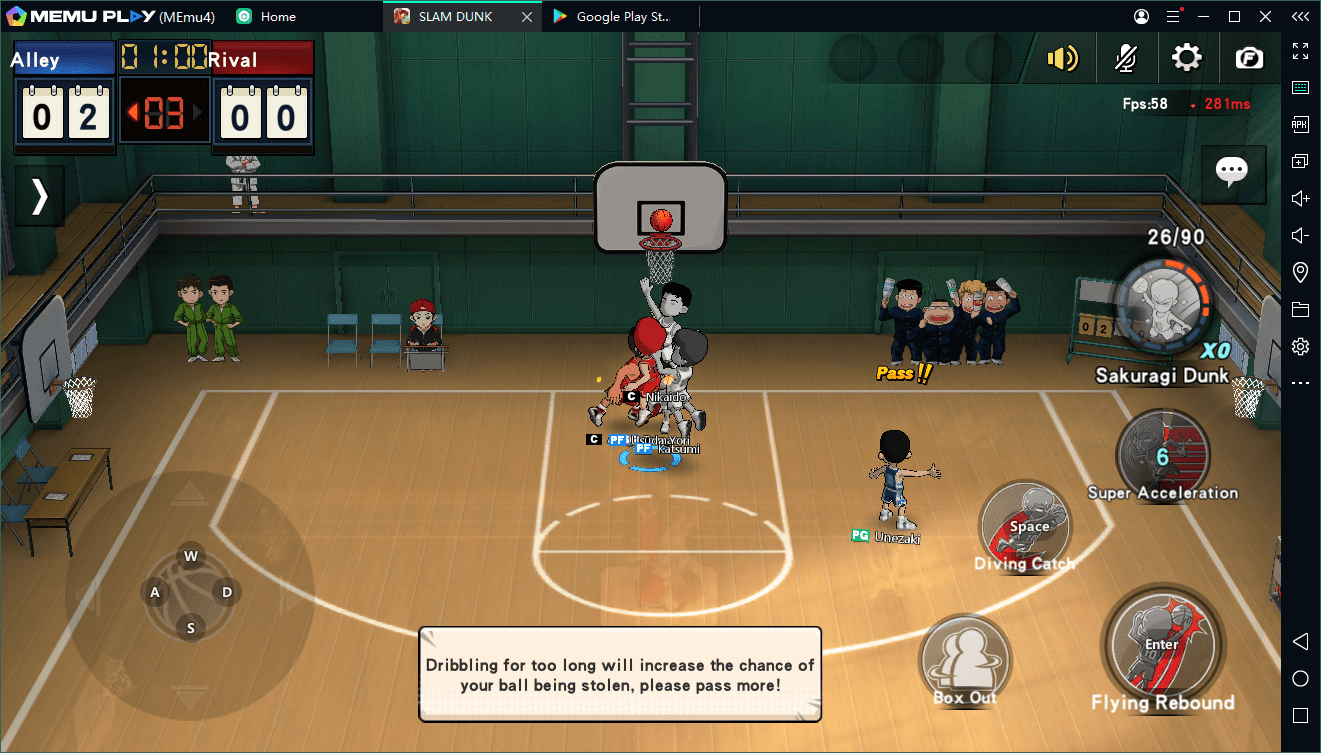Move left with the A joystick key
Viewport: 1321px width, 753px height.
(155, 592)
